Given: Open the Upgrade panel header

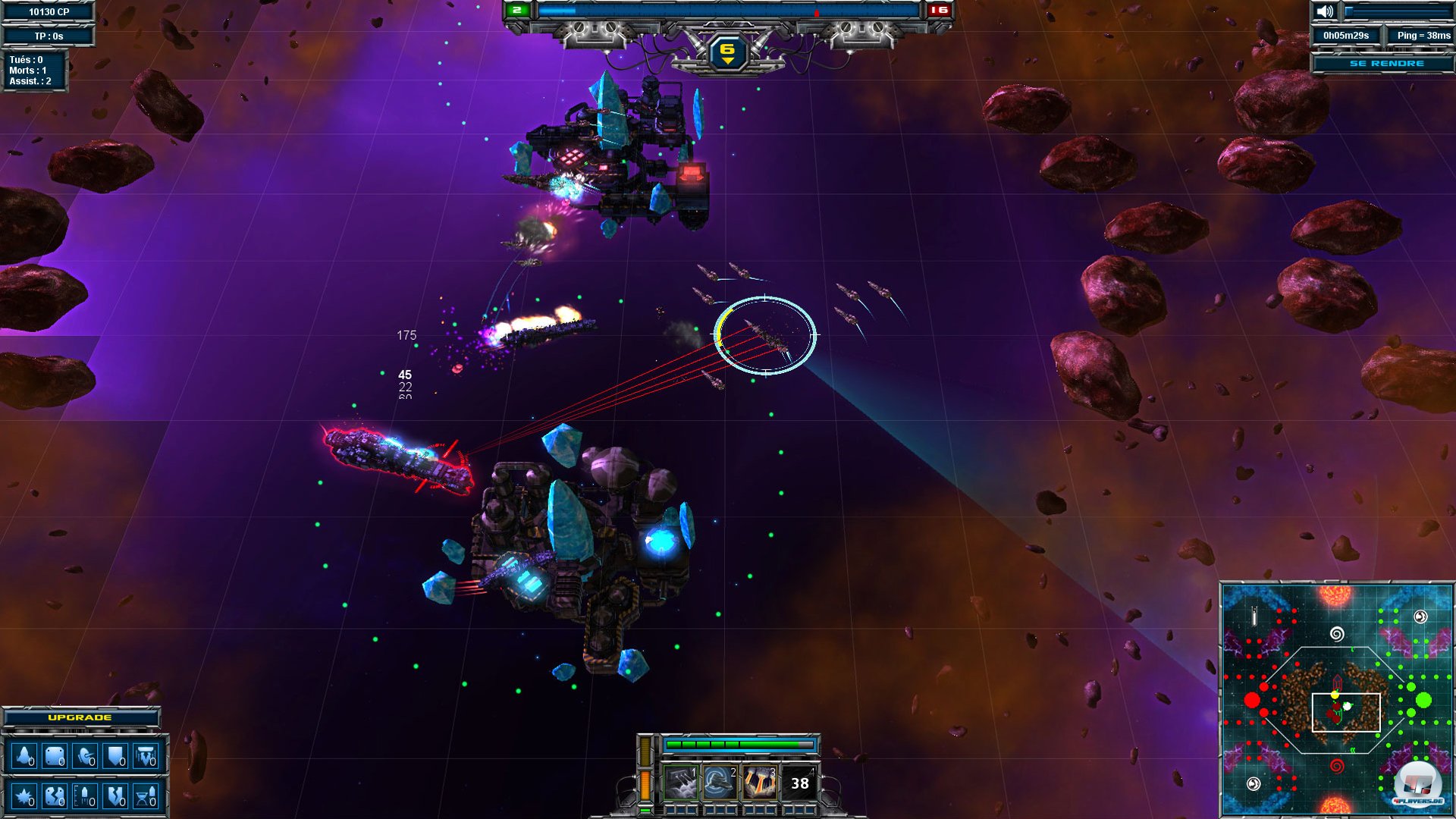Looking at the screenshot, I should 80,717.
